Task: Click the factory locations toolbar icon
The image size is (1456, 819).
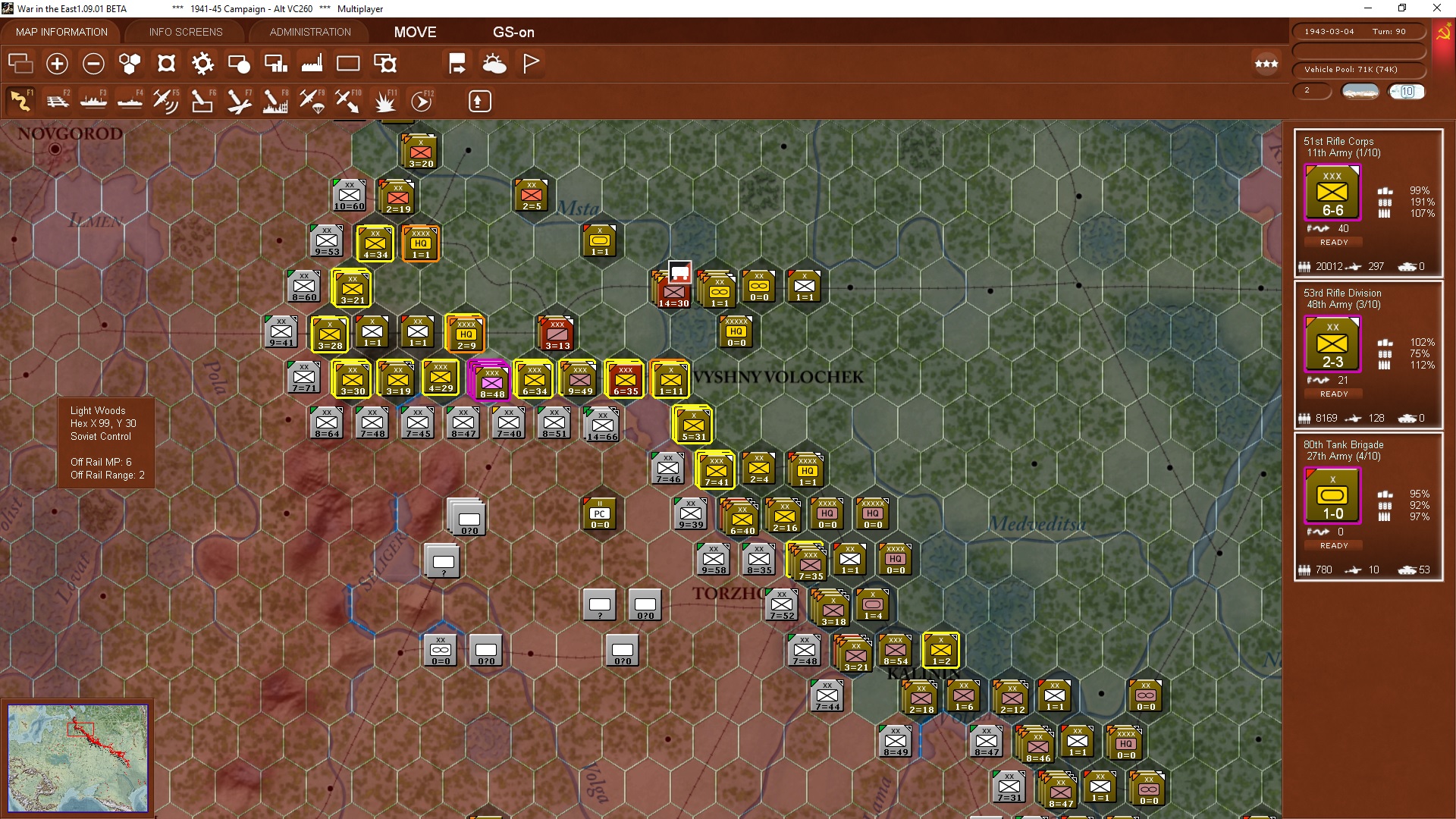Action: click(x=311, y=64)
